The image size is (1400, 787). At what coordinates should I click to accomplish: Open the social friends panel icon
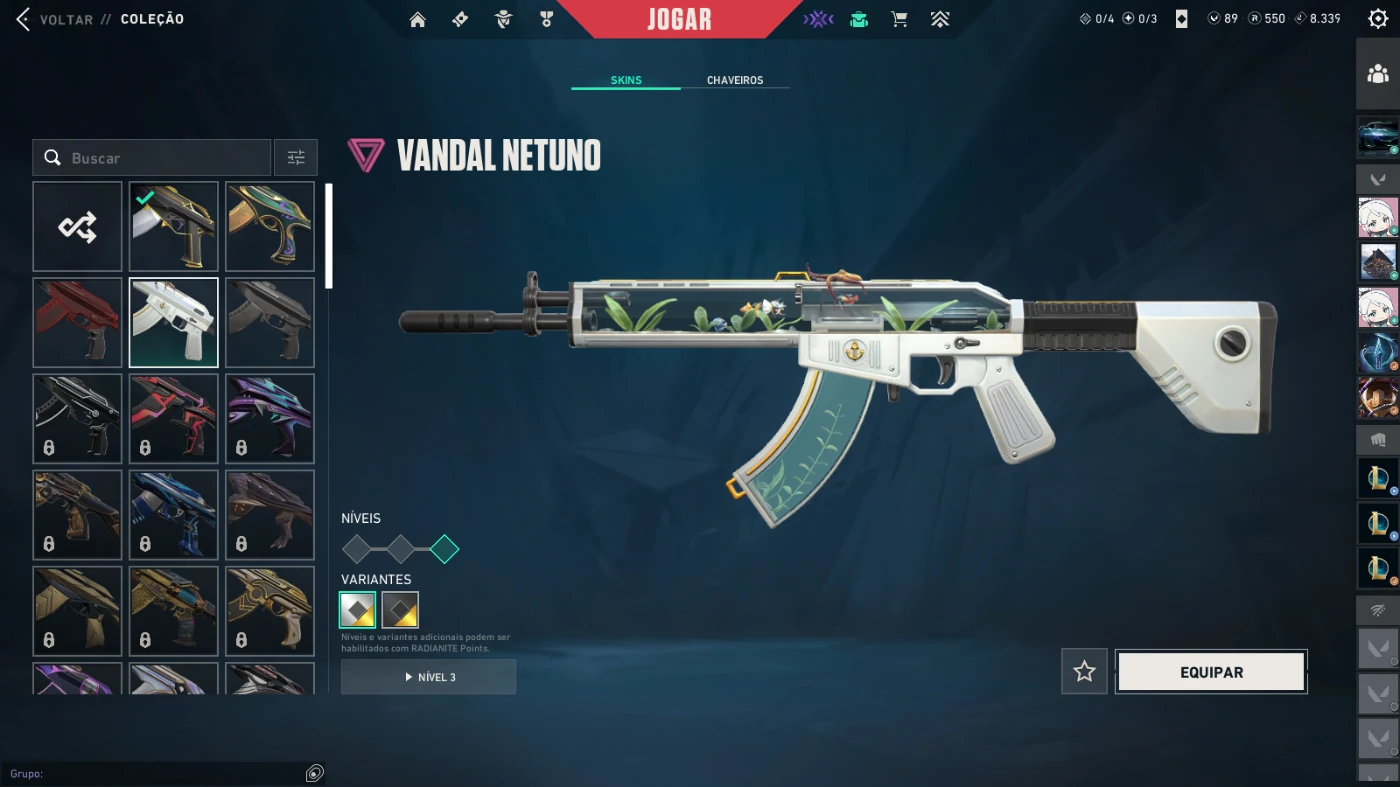coord(1378,74)
